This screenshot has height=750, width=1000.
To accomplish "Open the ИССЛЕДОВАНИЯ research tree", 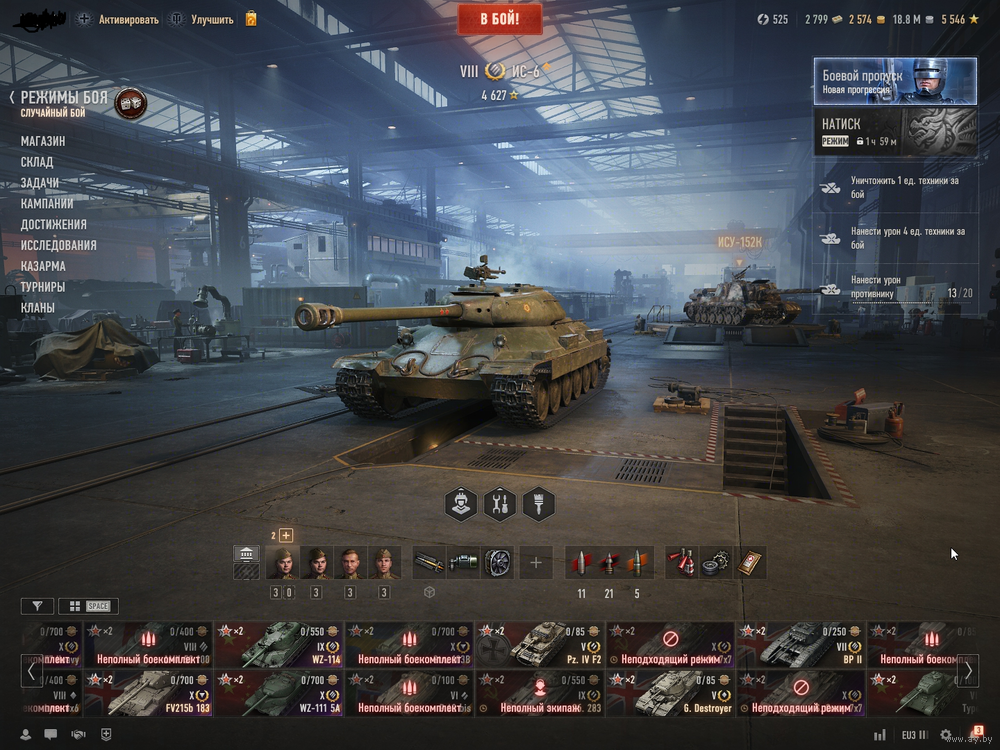I will [x=59, y=245].
